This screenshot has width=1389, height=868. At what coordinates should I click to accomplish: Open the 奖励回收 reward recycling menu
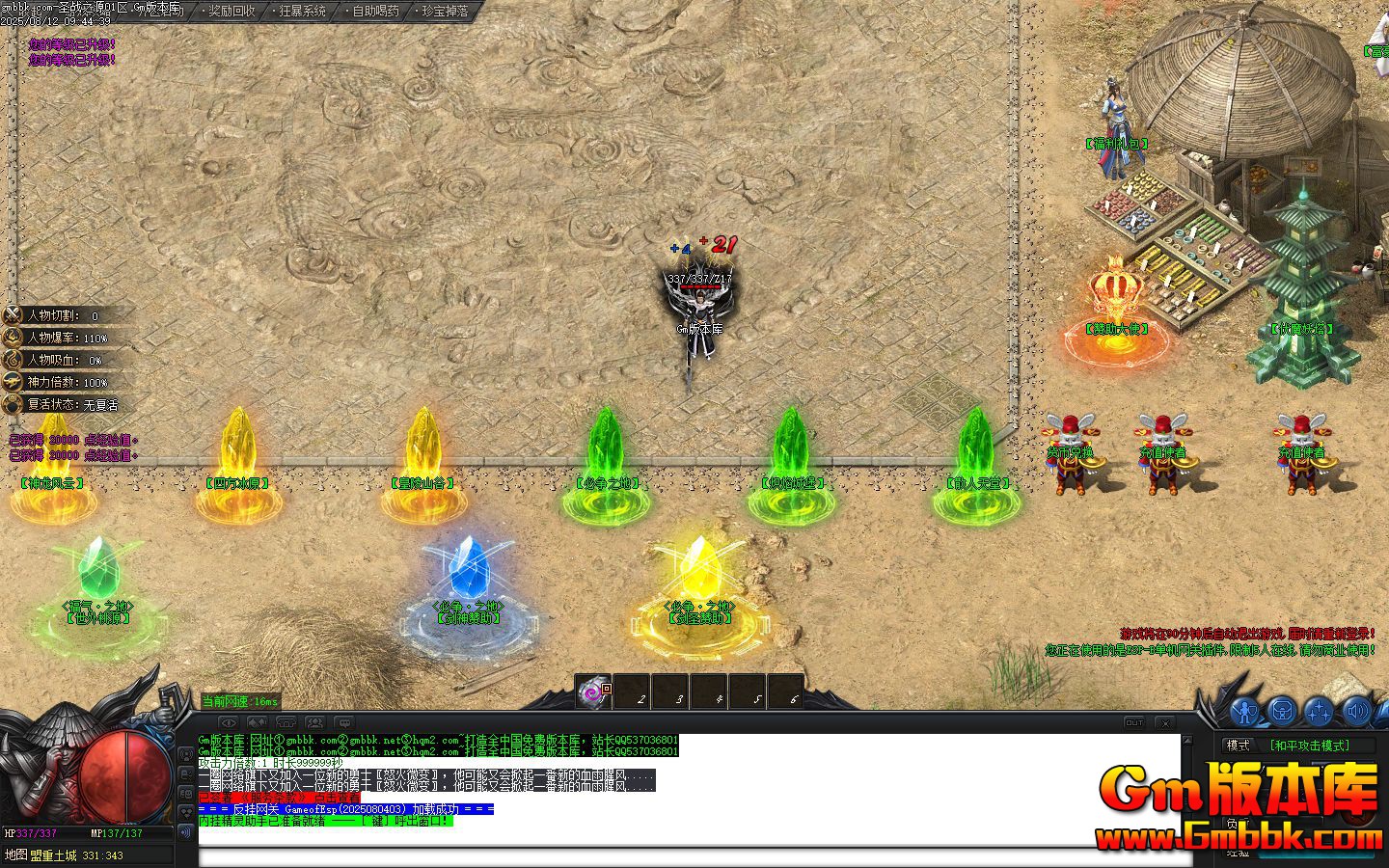coord(231,12)
